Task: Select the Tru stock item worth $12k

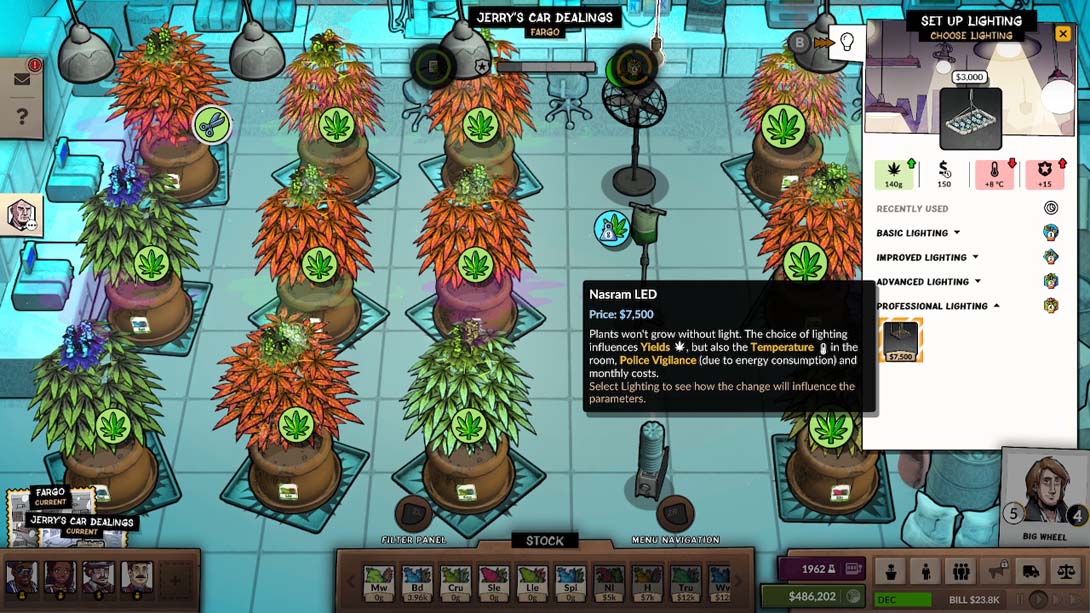Action: [685, 579]
